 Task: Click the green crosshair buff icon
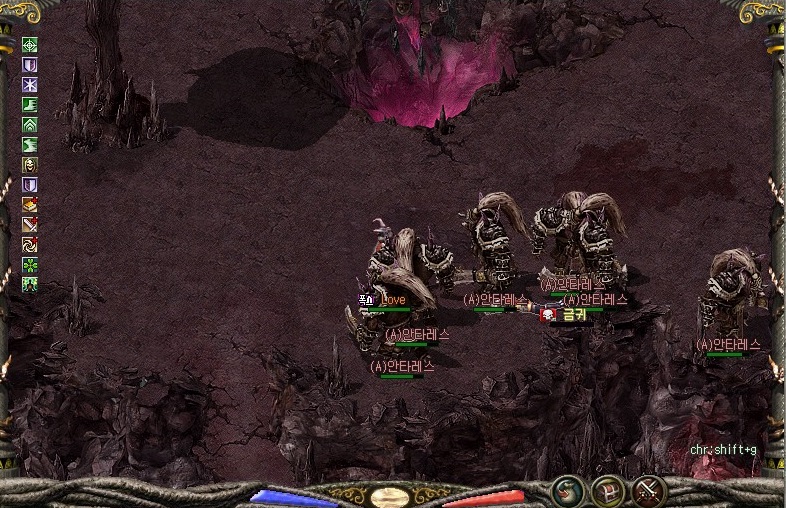pos(30,45)
